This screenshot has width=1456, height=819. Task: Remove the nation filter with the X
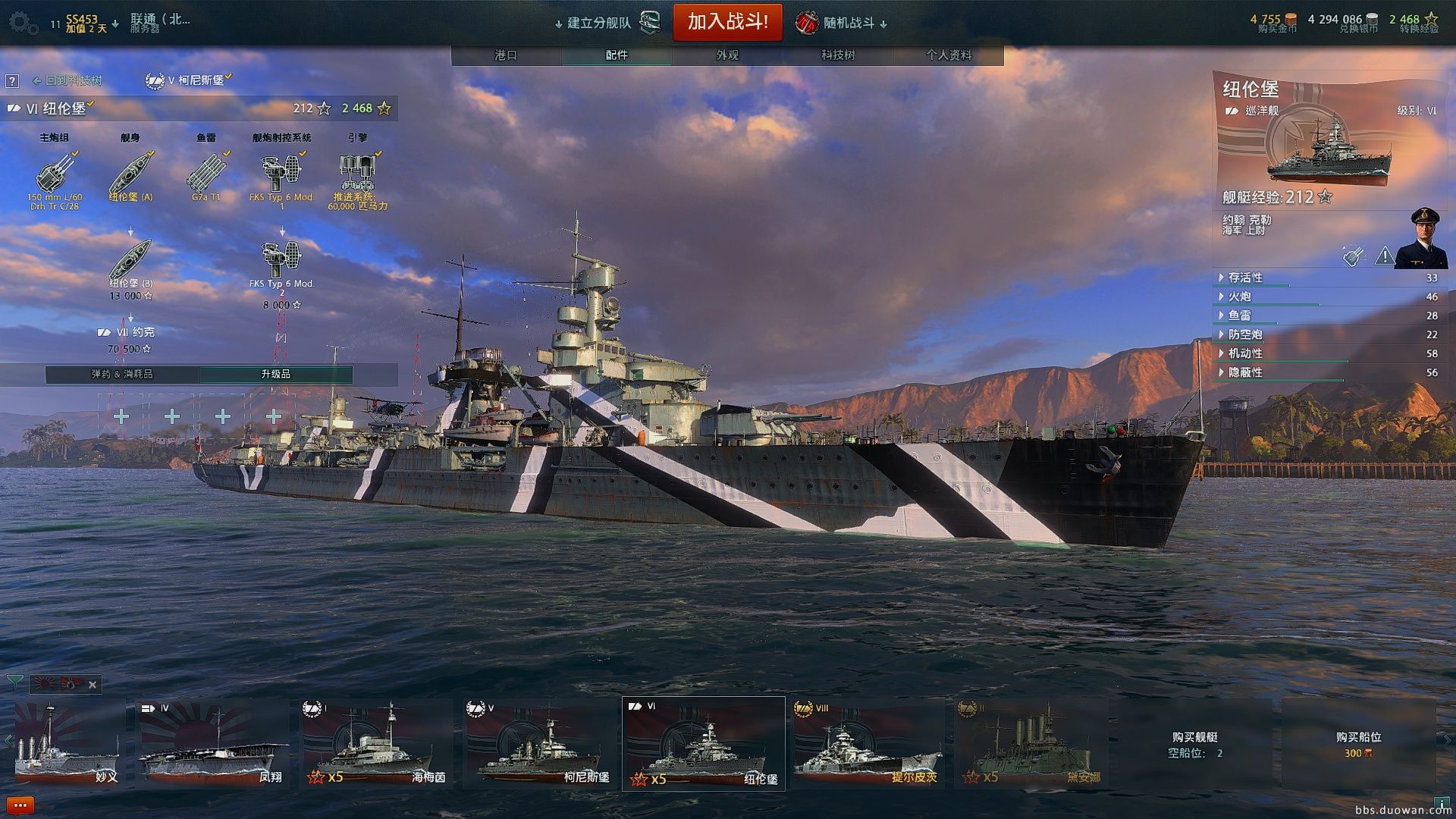coord(93,685)
